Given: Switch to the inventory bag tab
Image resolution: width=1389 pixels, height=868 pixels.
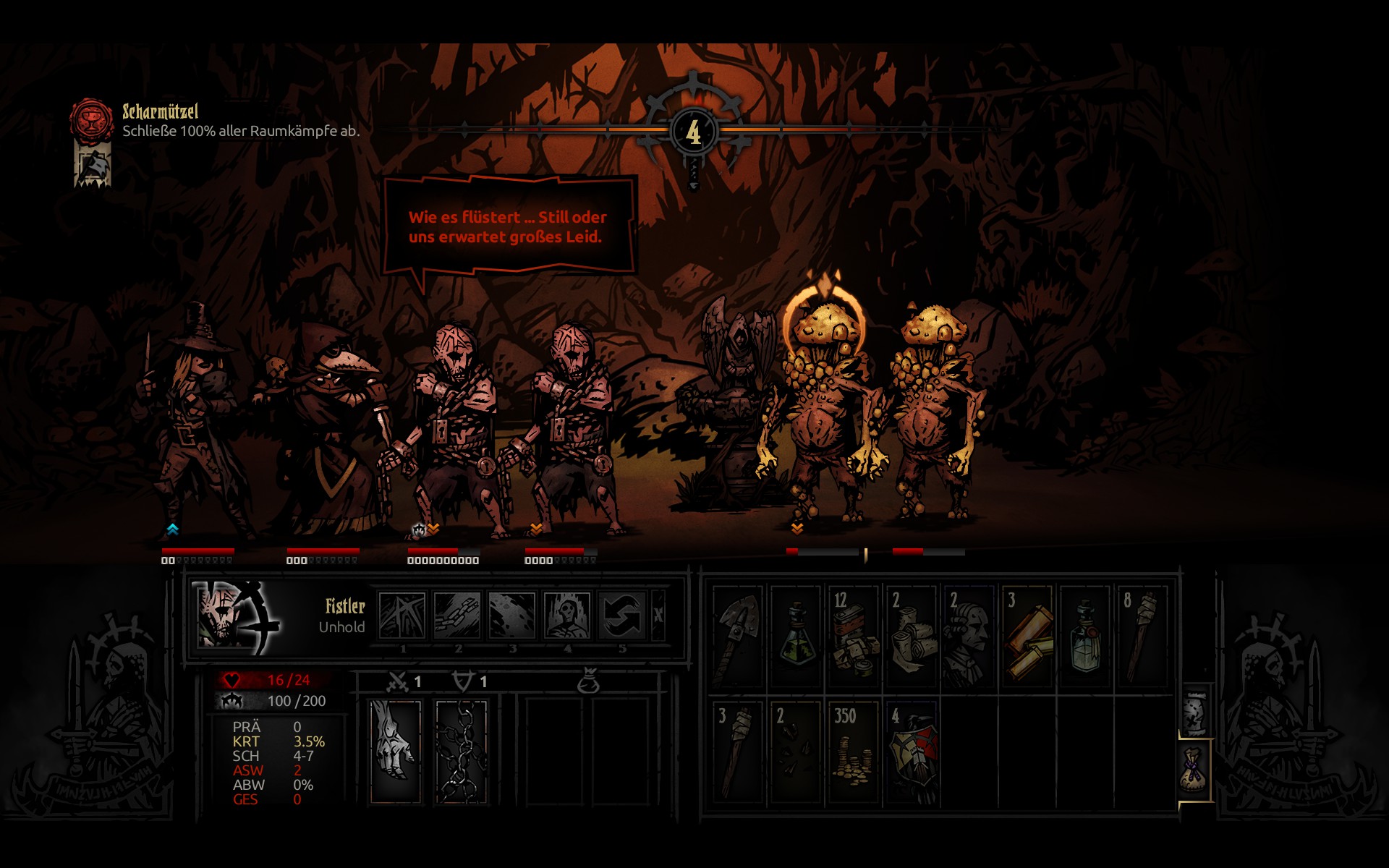Looking at the screenshot, I should point(1195,770).
